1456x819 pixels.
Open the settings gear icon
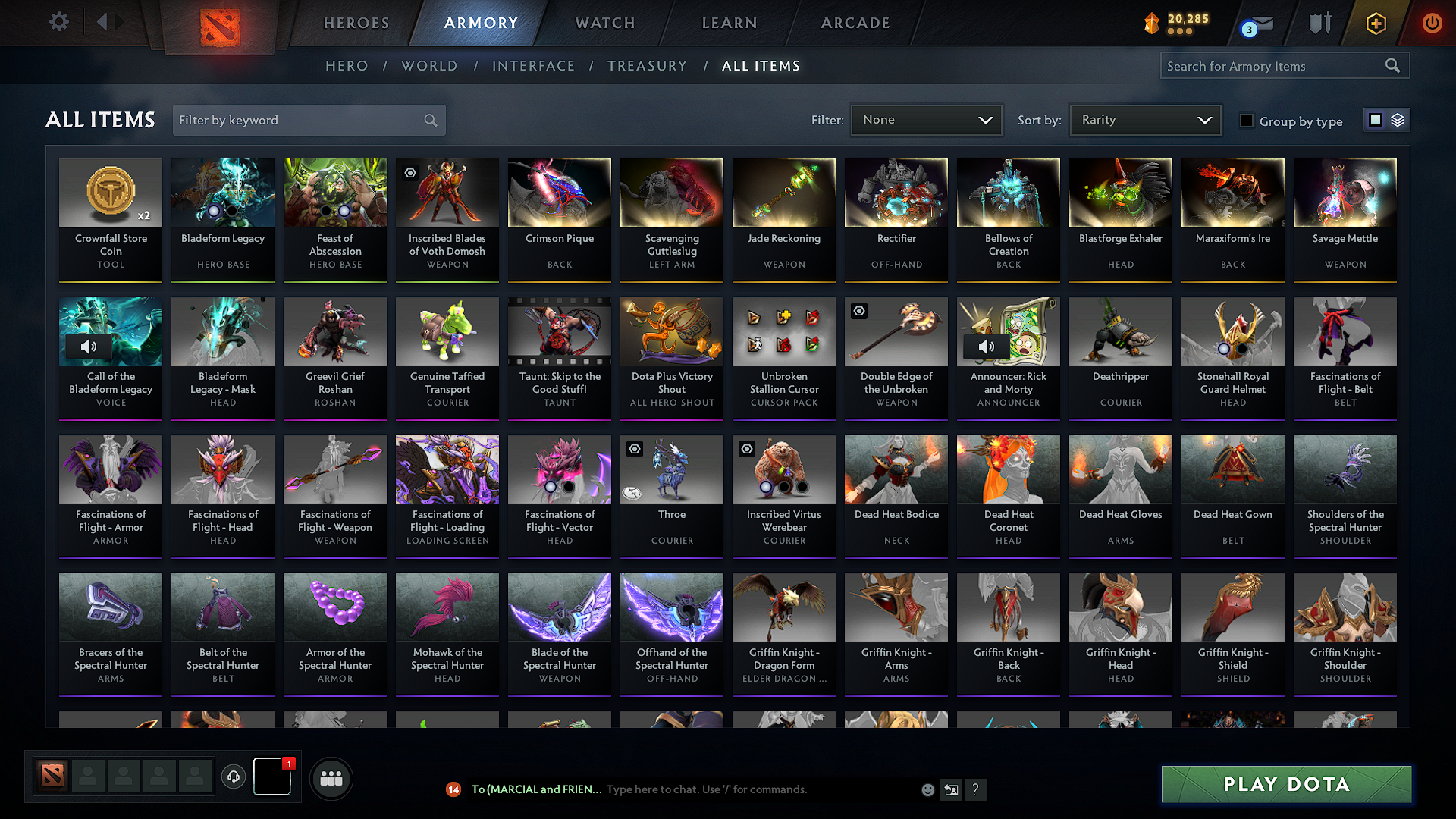point(58,22)
